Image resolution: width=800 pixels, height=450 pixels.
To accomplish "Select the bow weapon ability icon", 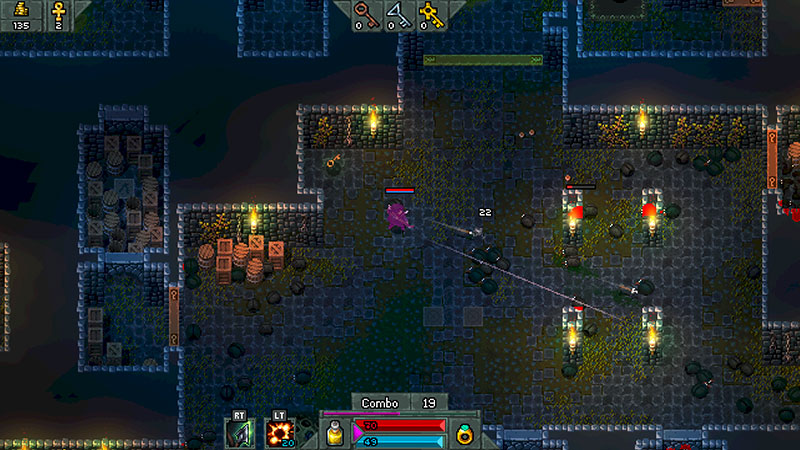I will [x=240, y=433].
